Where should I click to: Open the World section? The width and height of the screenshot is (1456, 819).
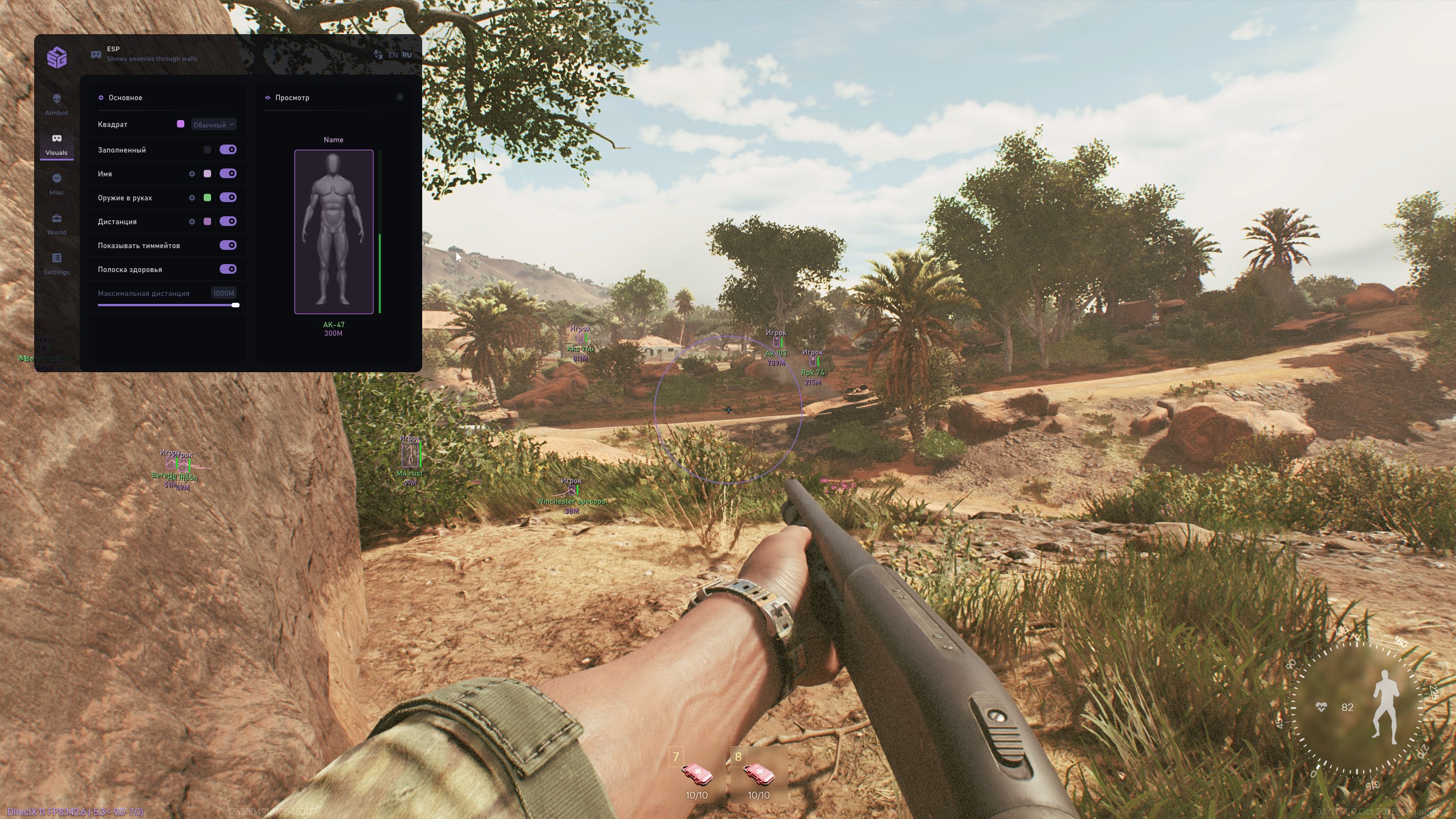[56, 223]
